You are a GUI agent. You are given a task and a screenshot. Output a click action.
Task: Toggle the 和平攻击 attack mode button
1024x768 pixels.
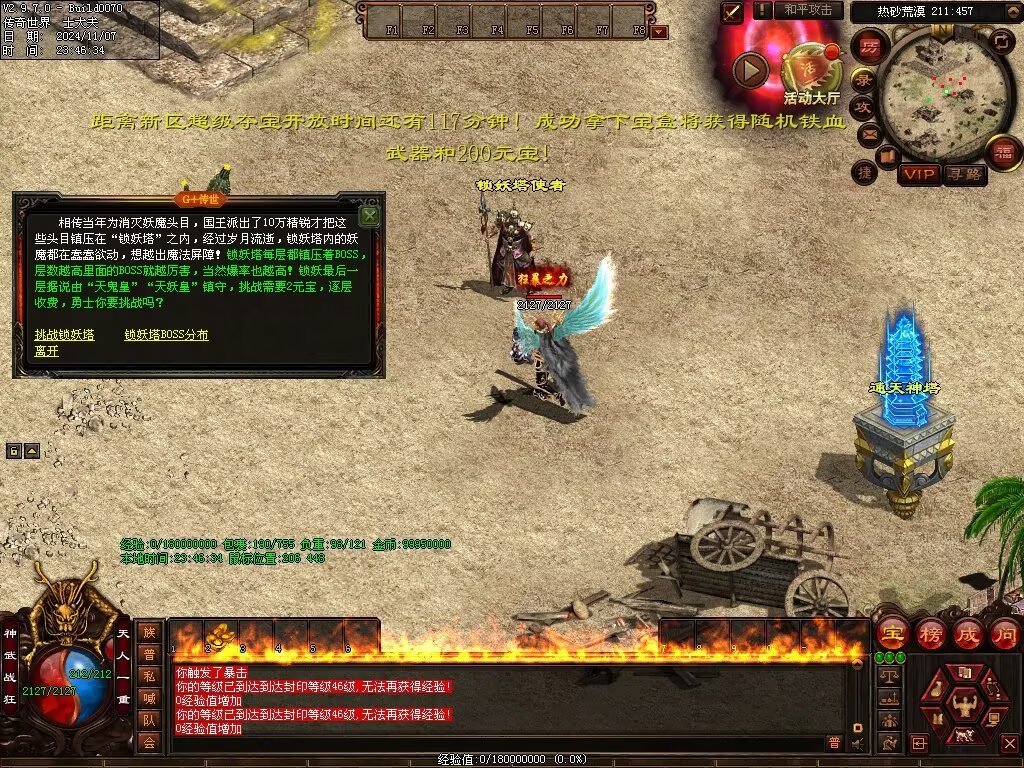point(808,10)
